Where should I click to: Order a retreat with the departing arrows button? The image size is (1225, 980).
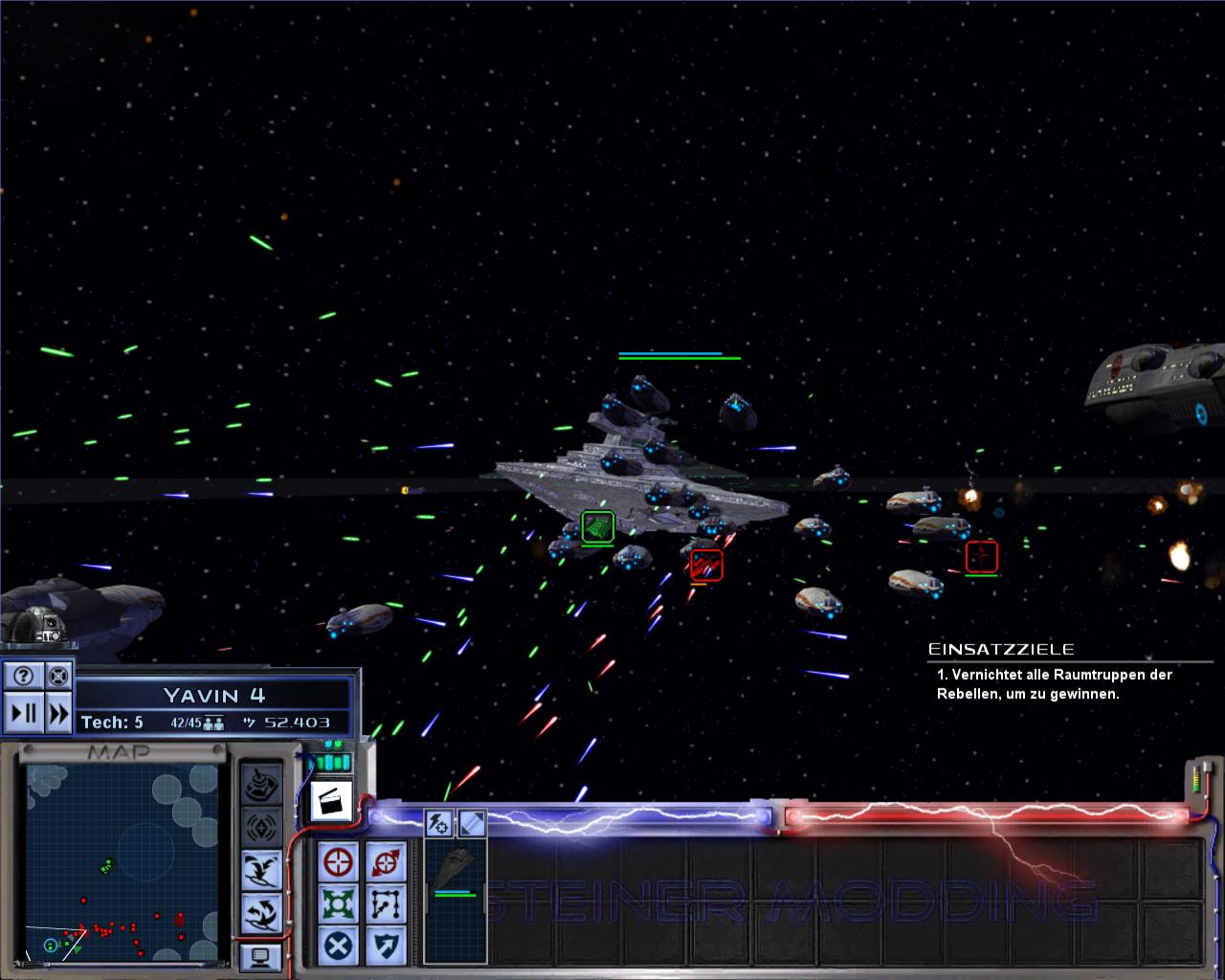pos(261,913)
